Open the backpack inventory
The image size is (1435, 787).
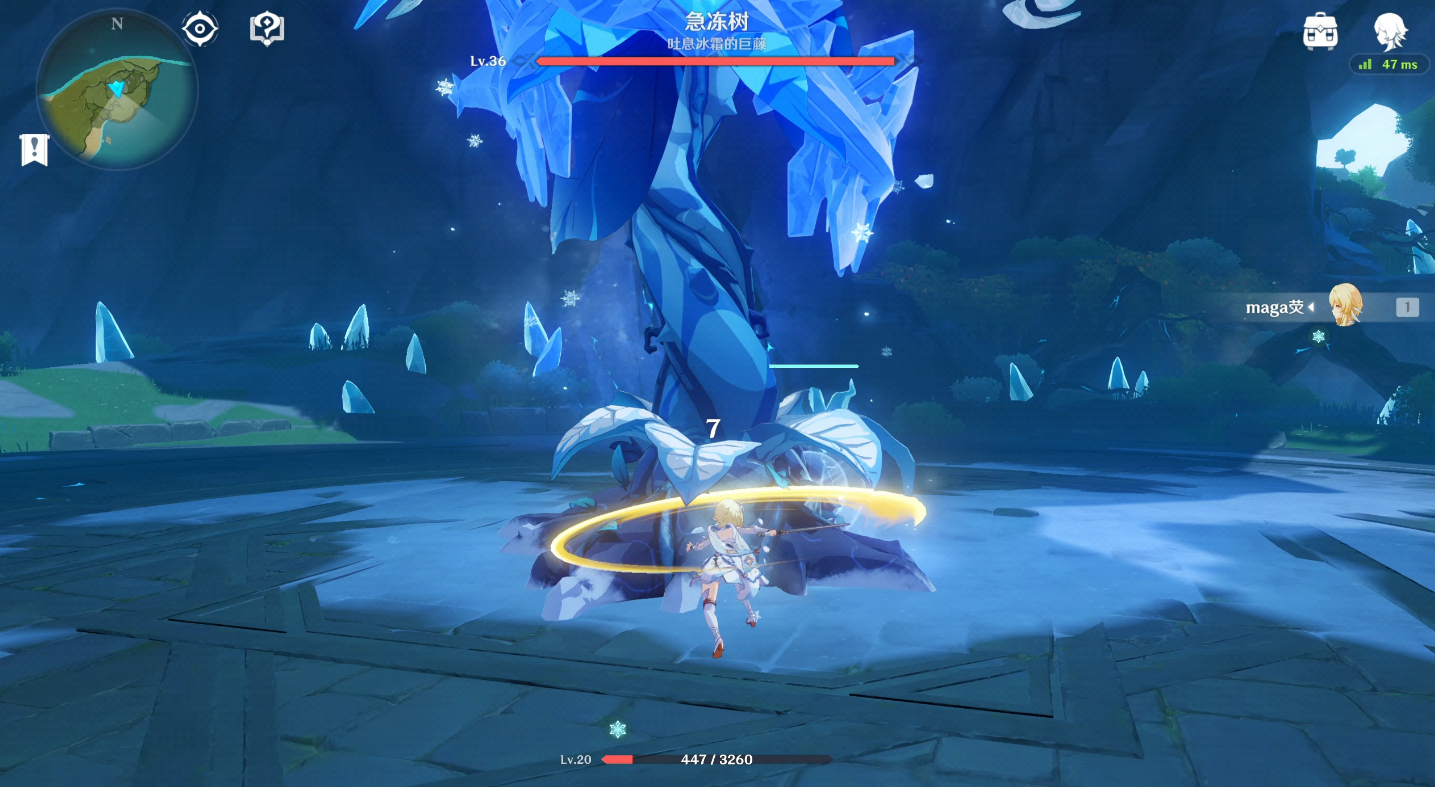[x=1321, y=32]
